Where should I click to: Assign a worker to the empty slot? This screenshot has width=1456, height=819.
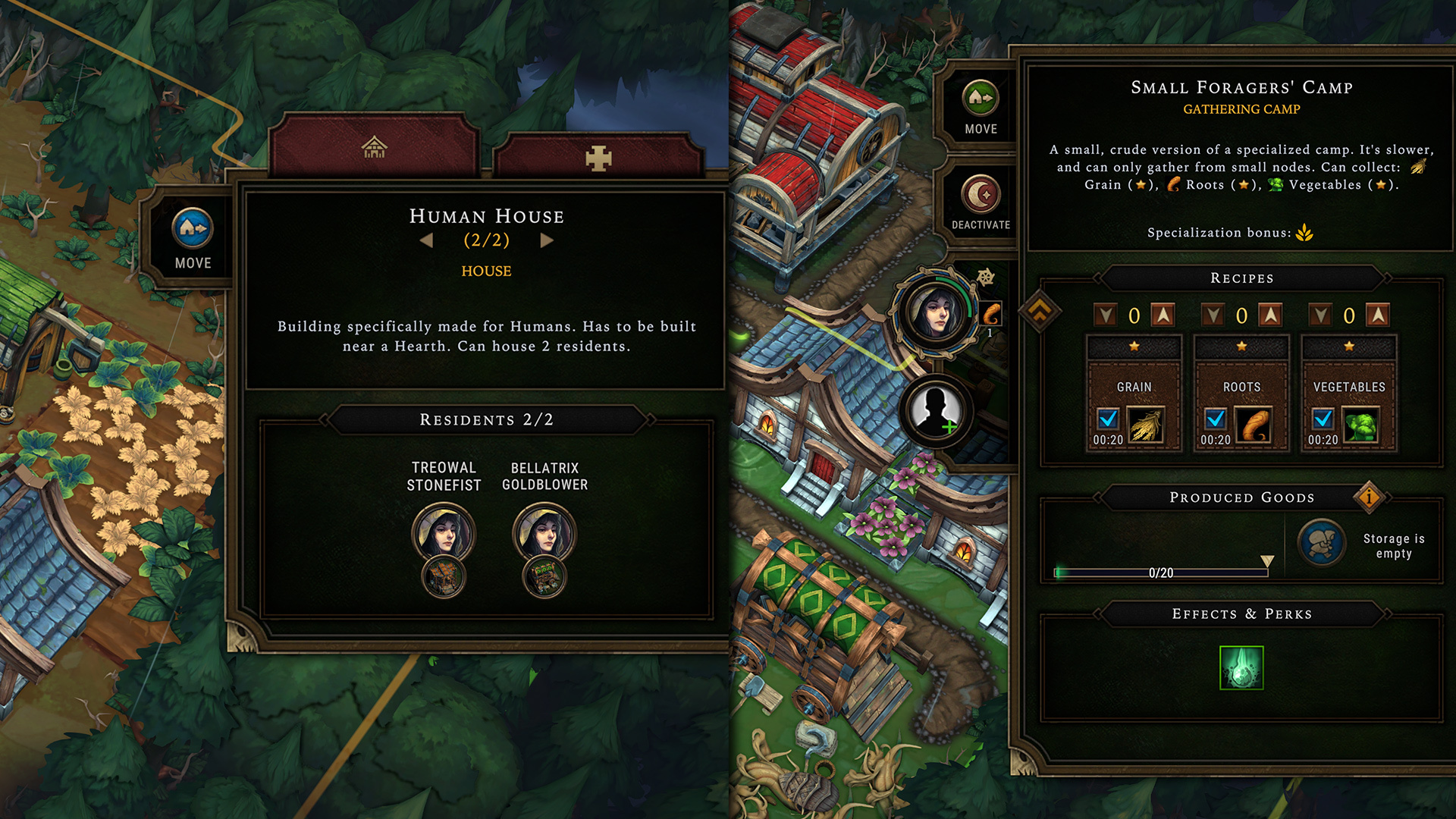(x=937, y=411)
